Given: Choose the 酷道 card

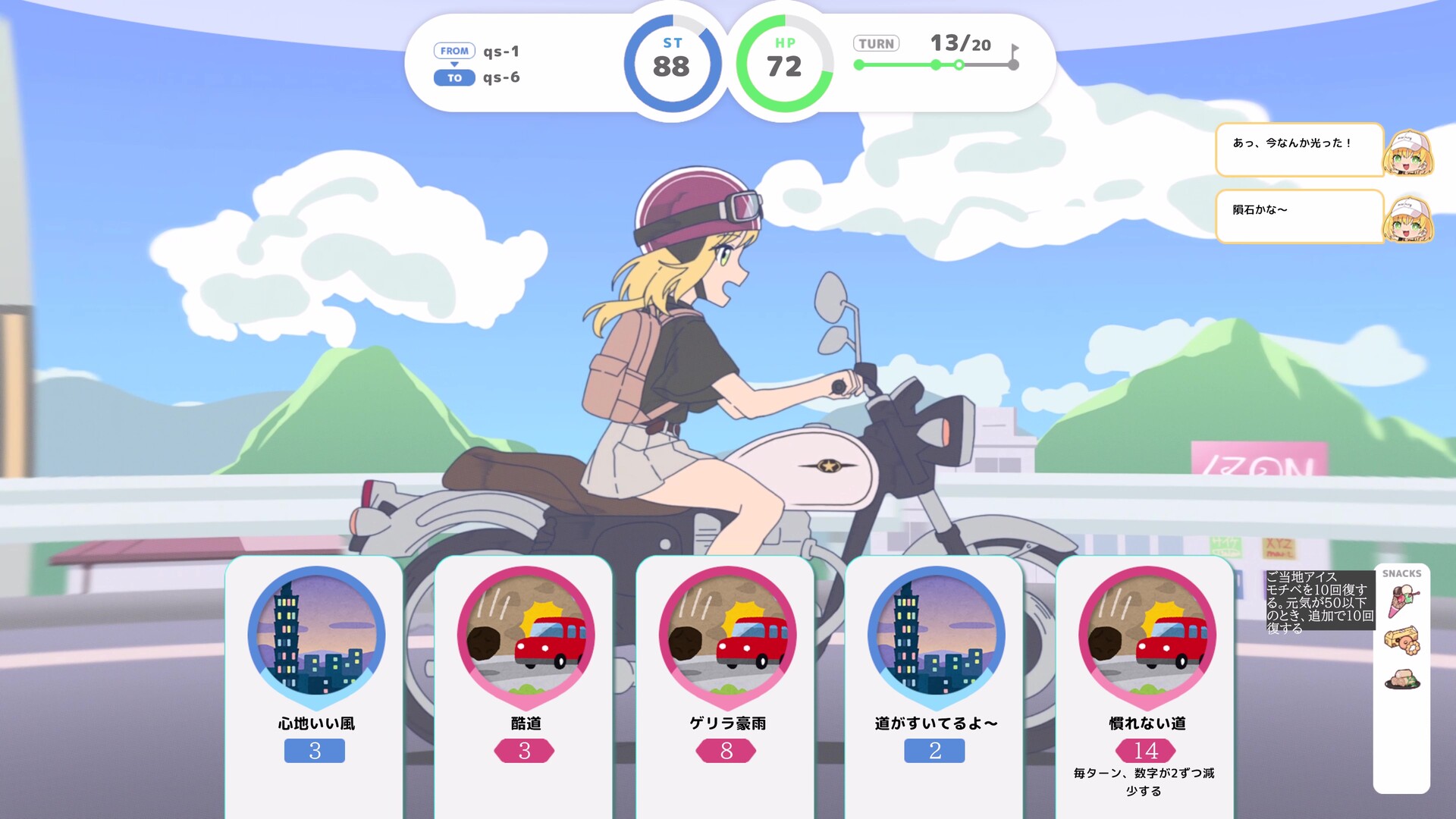Looking at the screenshot, I should point(524,682).
